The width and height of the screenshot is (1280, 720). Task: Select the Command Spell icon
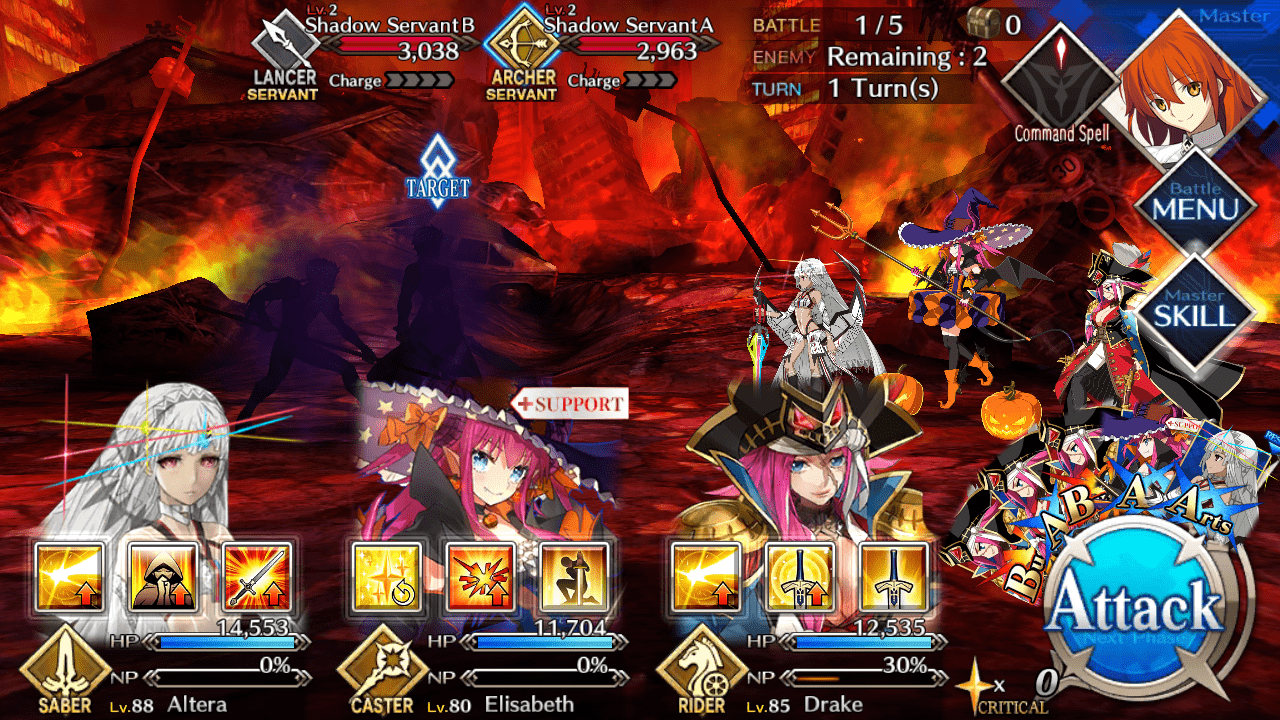click(1061, 82)
